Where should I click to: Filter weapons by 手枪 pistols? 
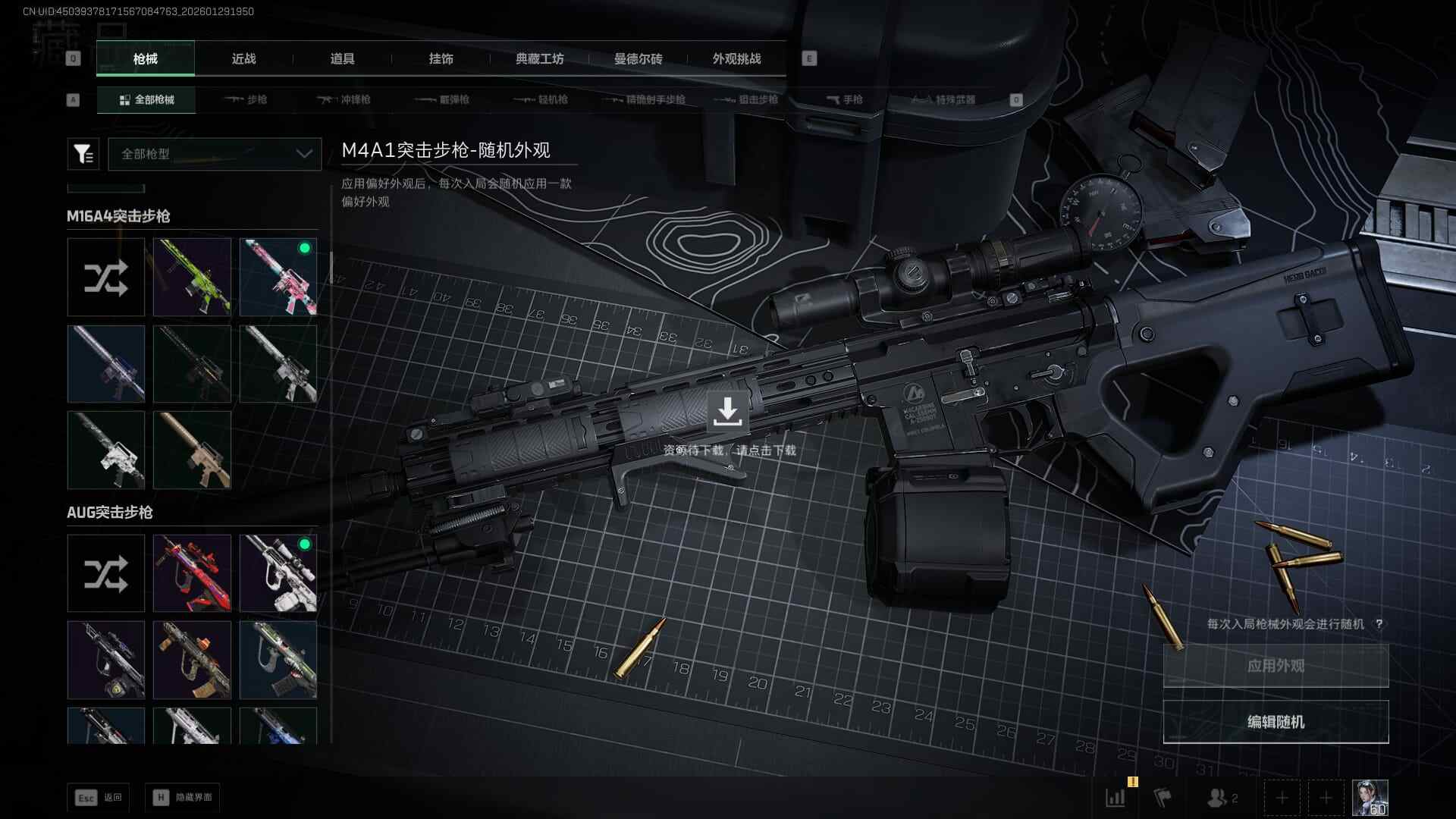pyautogui.click(x=845, y=100)
